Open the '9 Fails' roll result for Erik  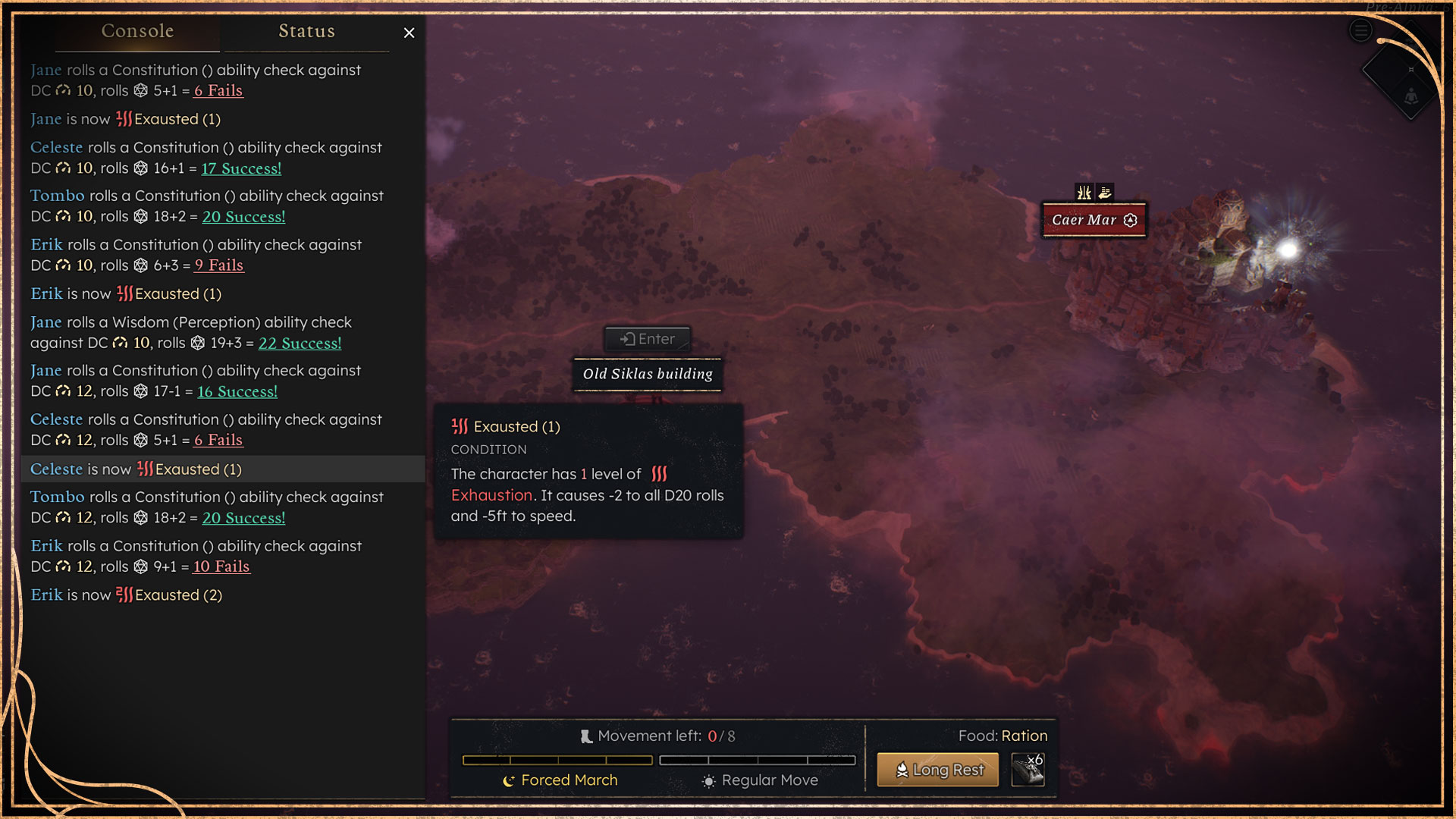coord(219,265)
